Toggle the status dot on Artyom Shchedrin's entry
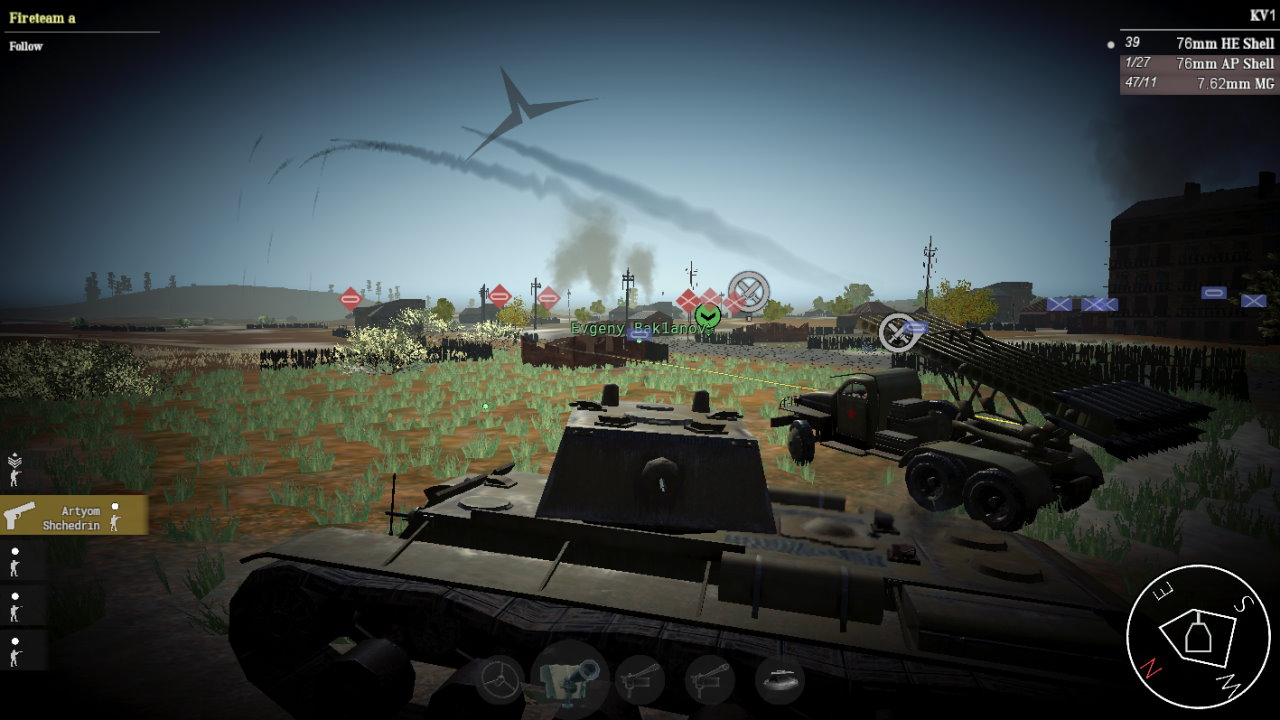 coord(117,505)
